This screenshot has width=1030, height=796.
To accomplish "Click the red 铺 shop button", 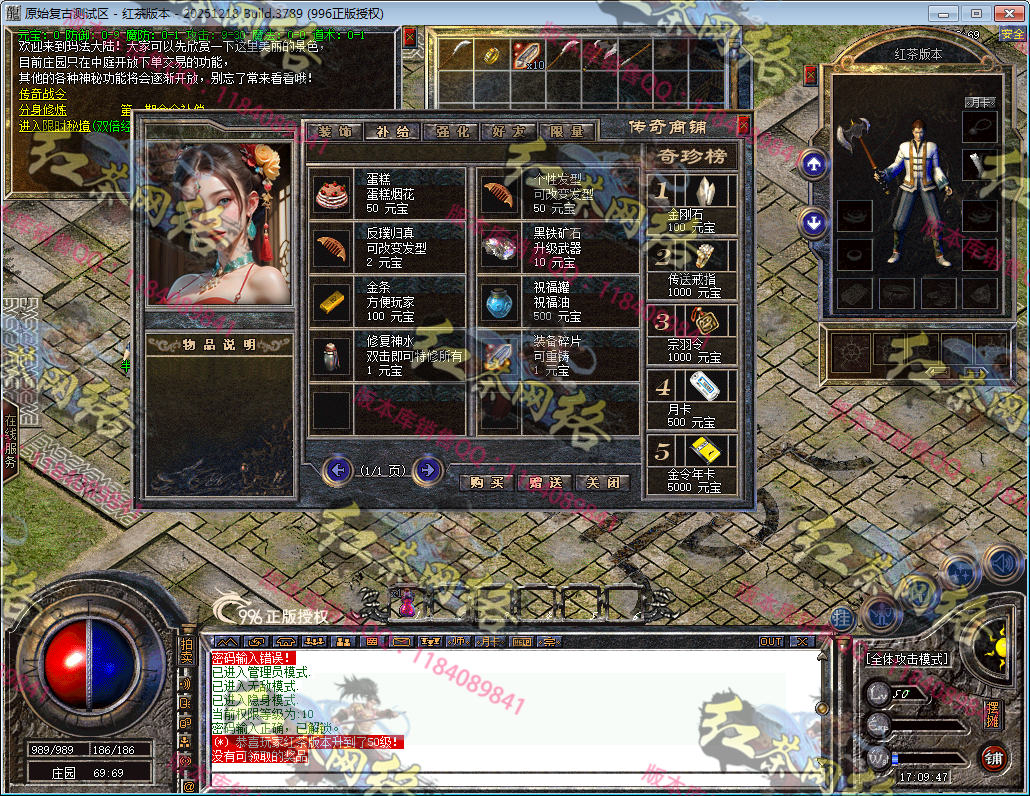I will (992, 757).
